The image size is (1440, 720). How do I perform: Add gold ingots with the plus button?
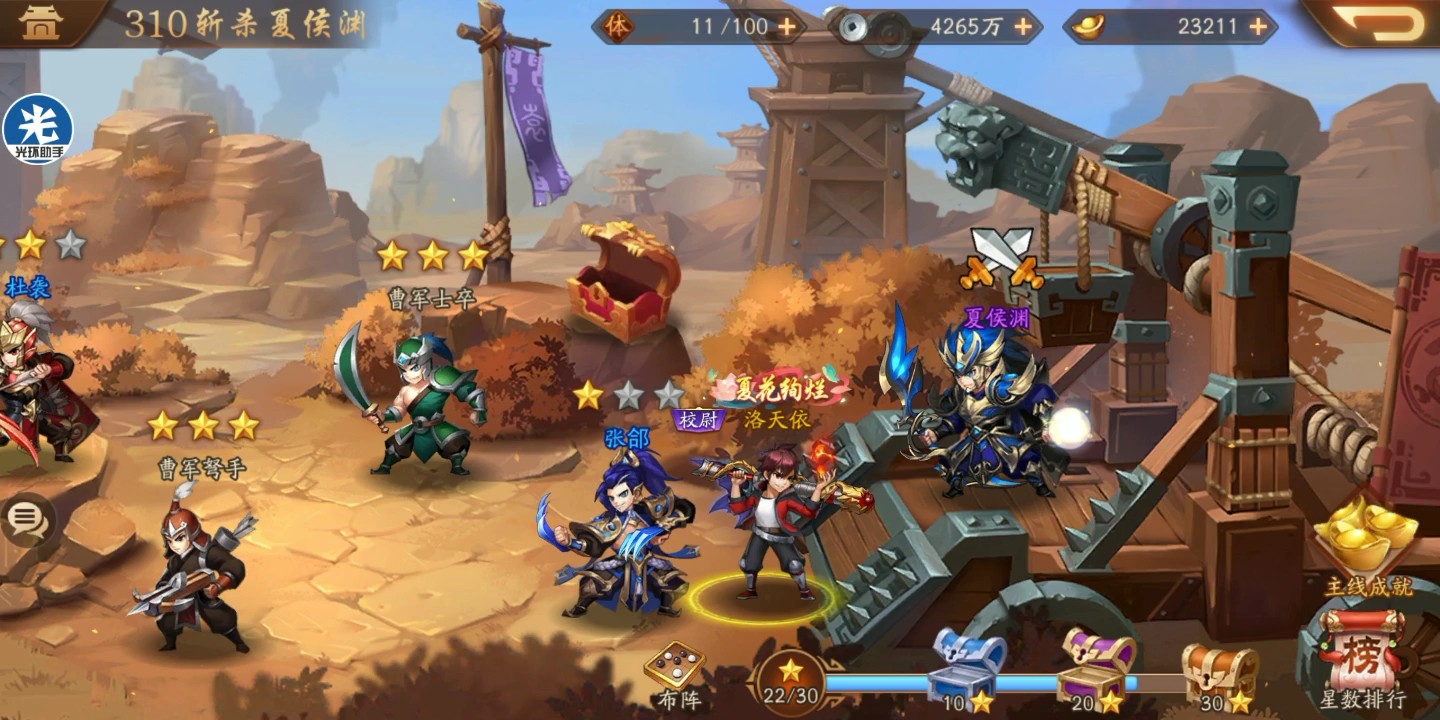pyautogui.click(x=1258, y=27)
